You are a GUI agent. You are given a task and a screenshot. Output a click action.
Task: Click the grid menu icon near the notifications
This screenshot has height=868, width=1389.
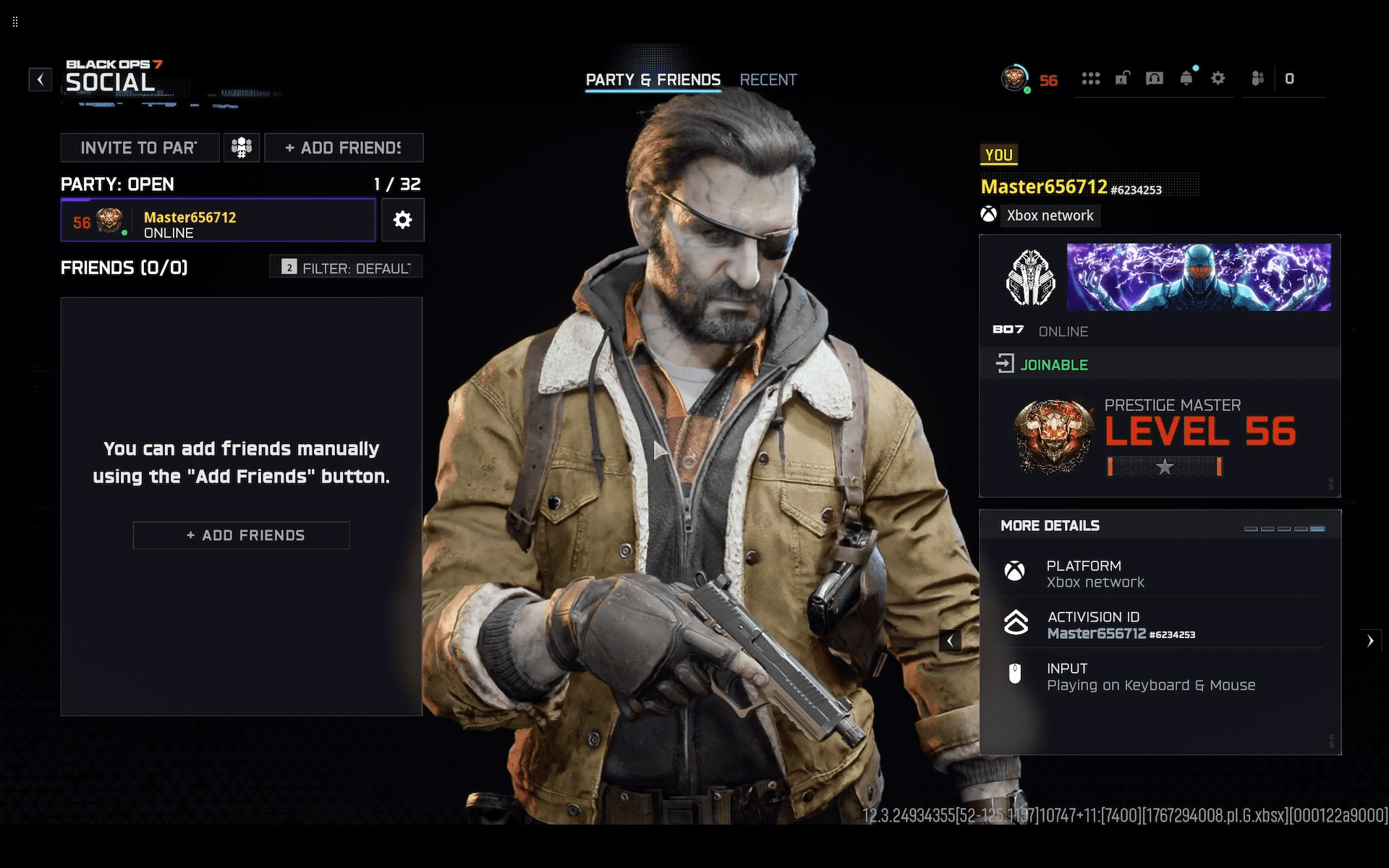click(x=1091, y=78)
